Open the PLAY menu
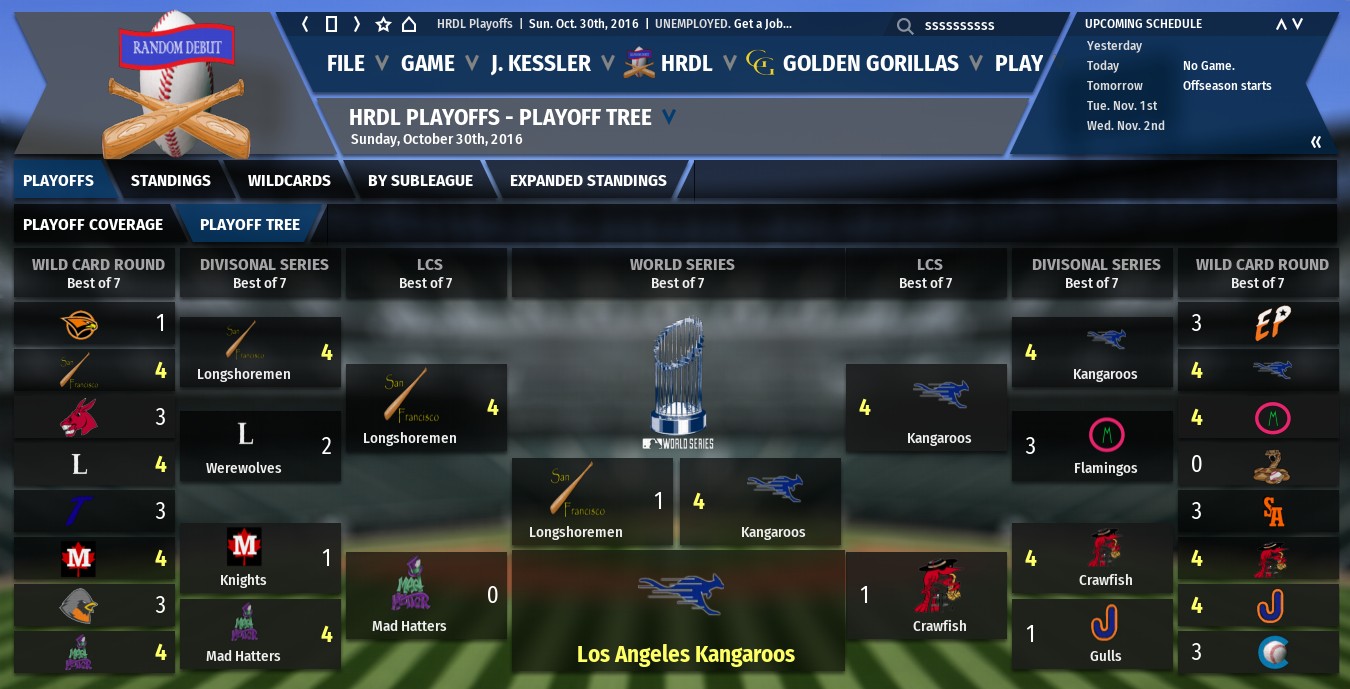Screen dimensions: 1350x689 (1019, 63)
